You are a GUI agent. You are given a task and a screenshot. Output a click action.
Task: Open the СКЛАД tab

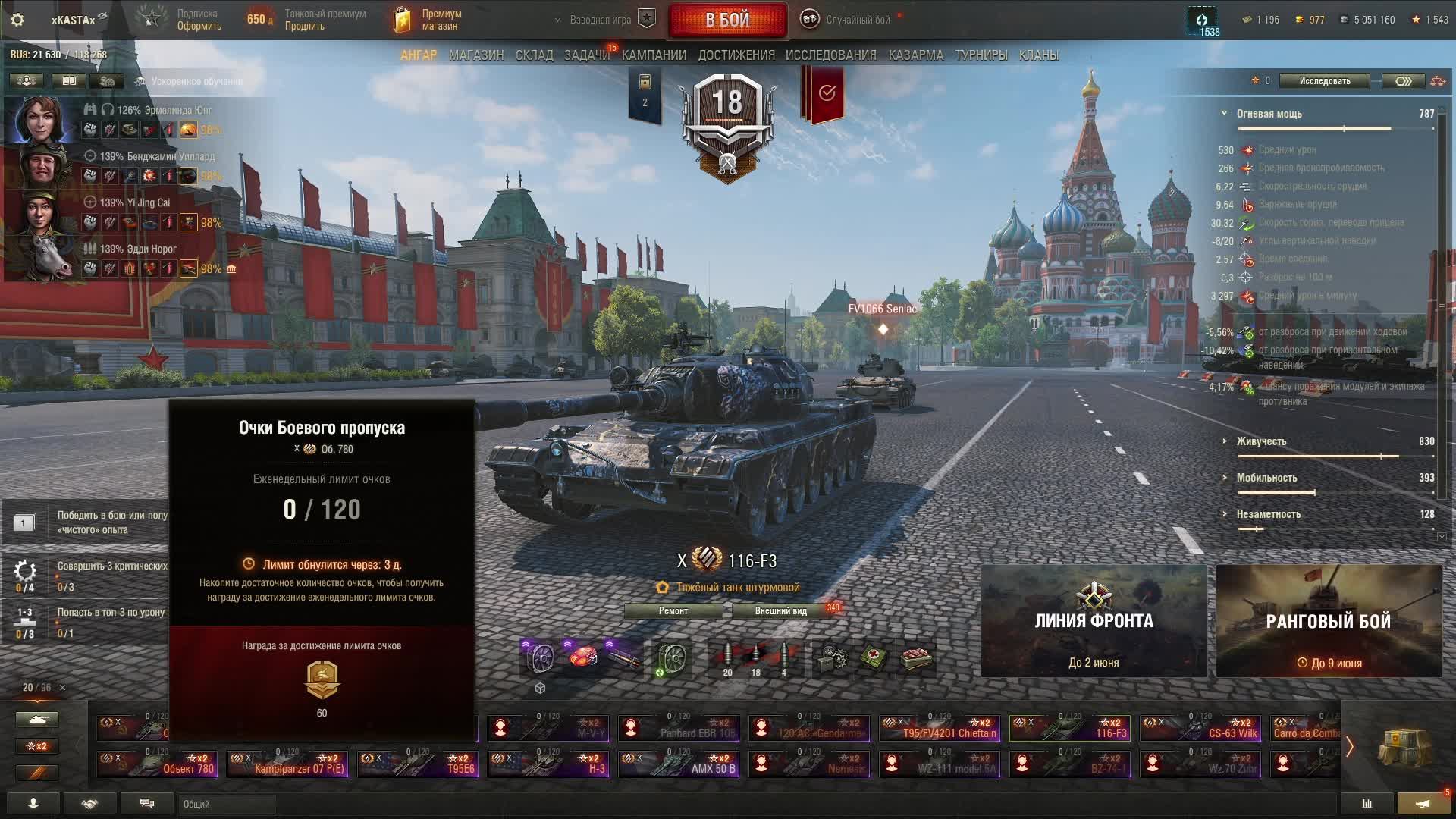[535, 55]
